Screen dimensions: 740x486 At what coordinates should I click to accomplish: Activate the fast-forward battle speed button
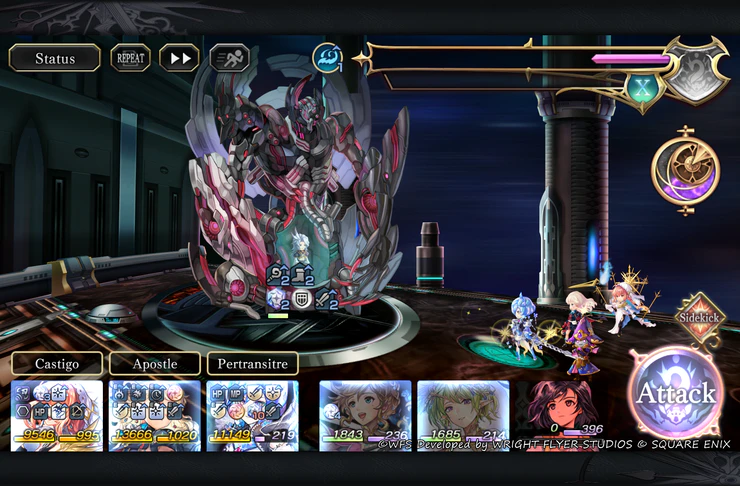click(x=180, y=58)
